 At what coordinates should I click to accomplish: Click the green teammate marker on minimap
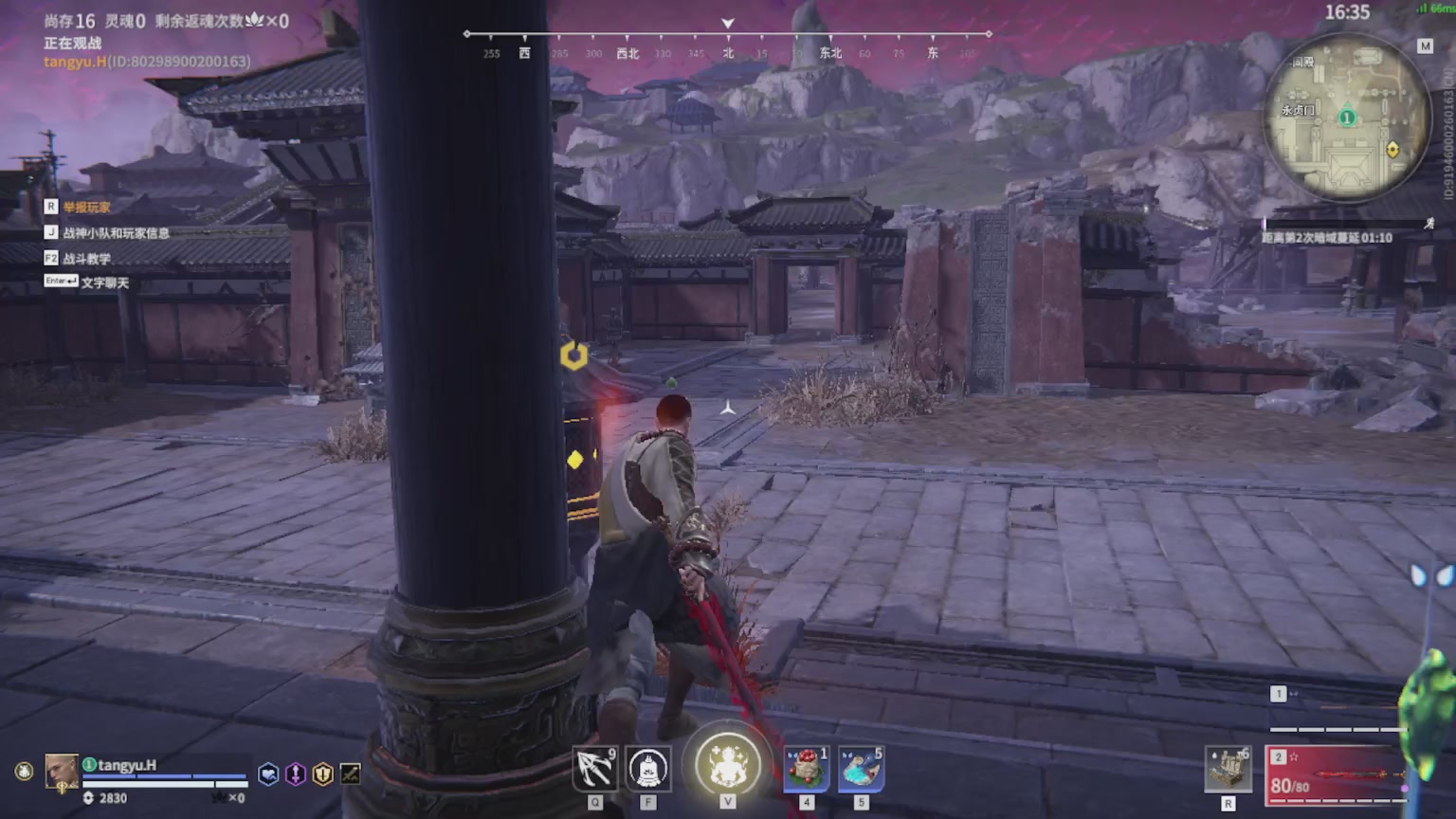[x=1347, y=118]
